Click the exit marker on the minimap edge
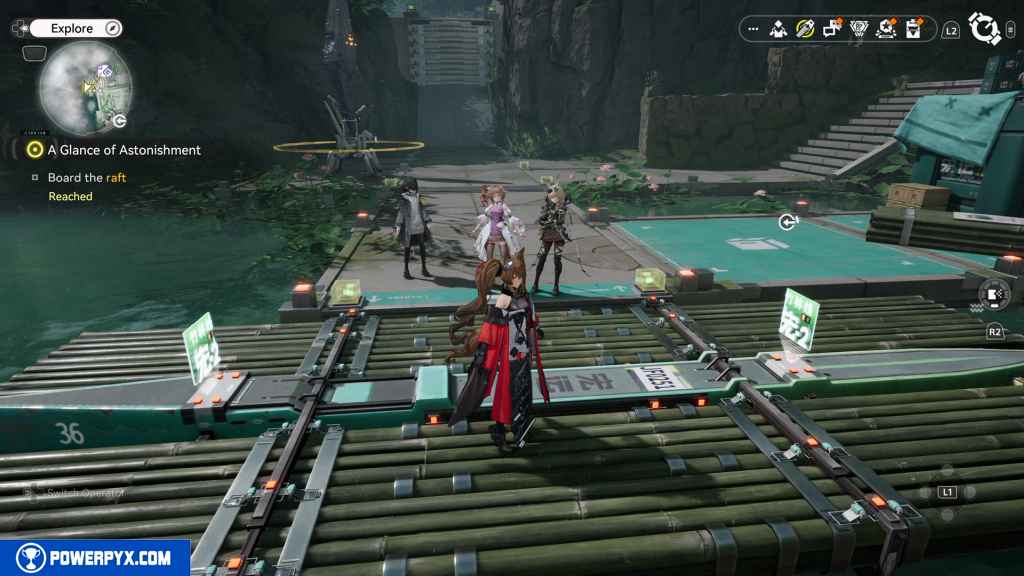This screenshot has width=1024, height=576. point(120,121)
